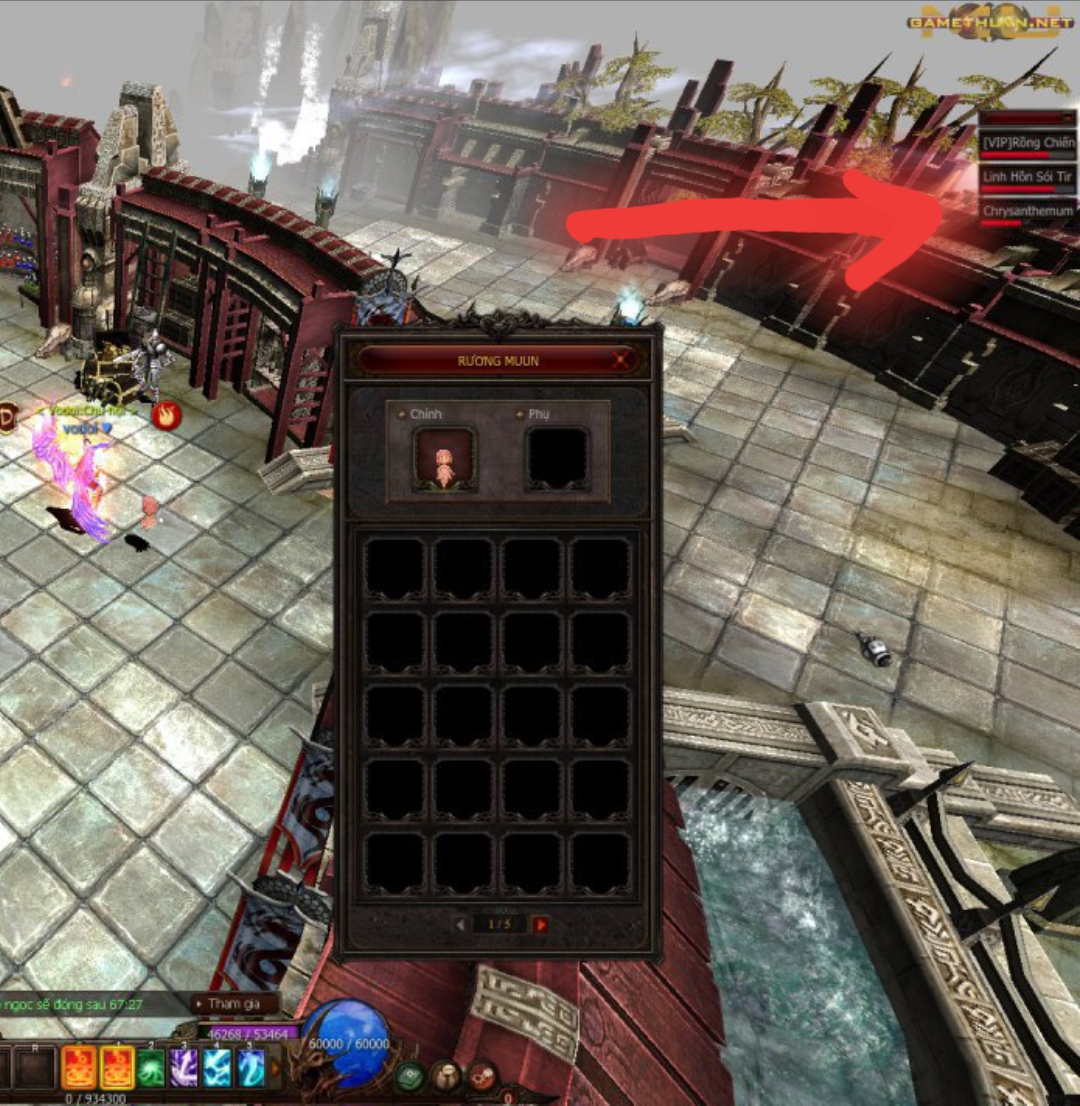Select the pink Muun in Chính slot
This screenshot has width=1080, height=1106.
click(444, 460)
